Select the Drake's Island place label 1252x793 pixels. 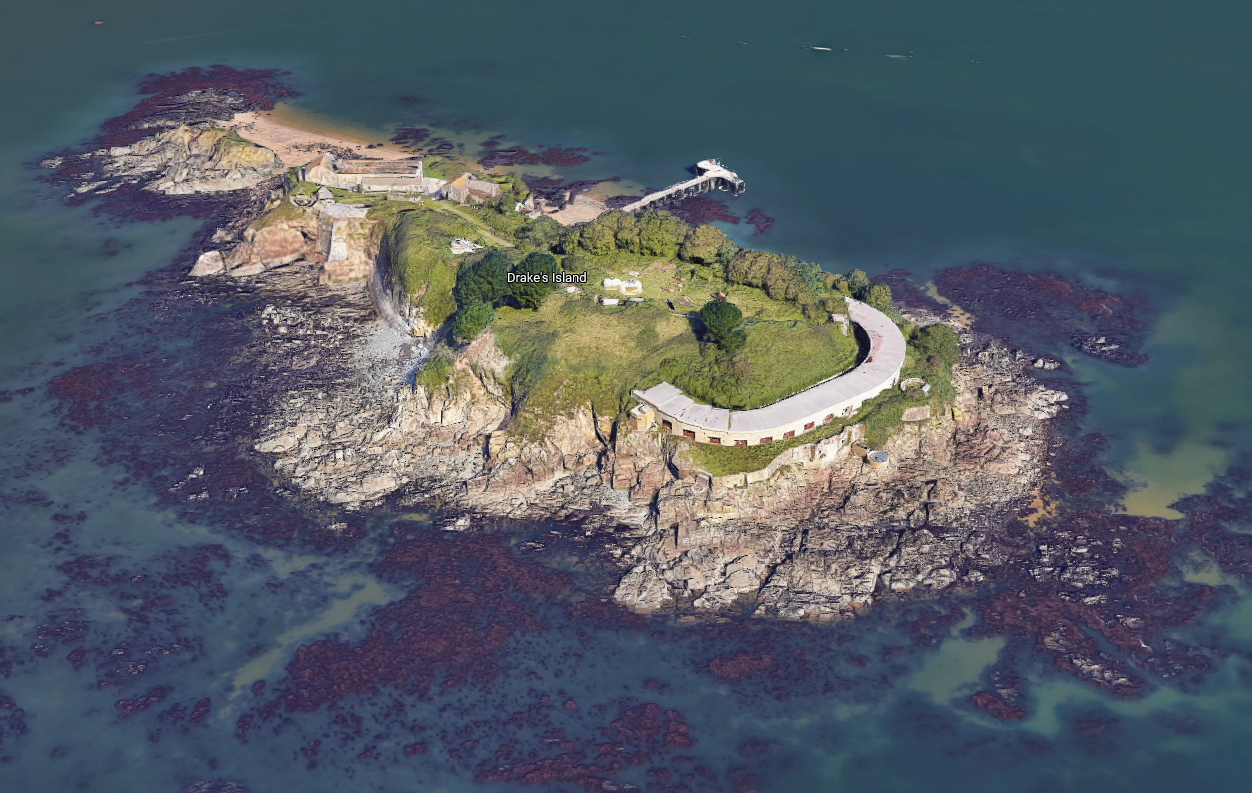546,277
